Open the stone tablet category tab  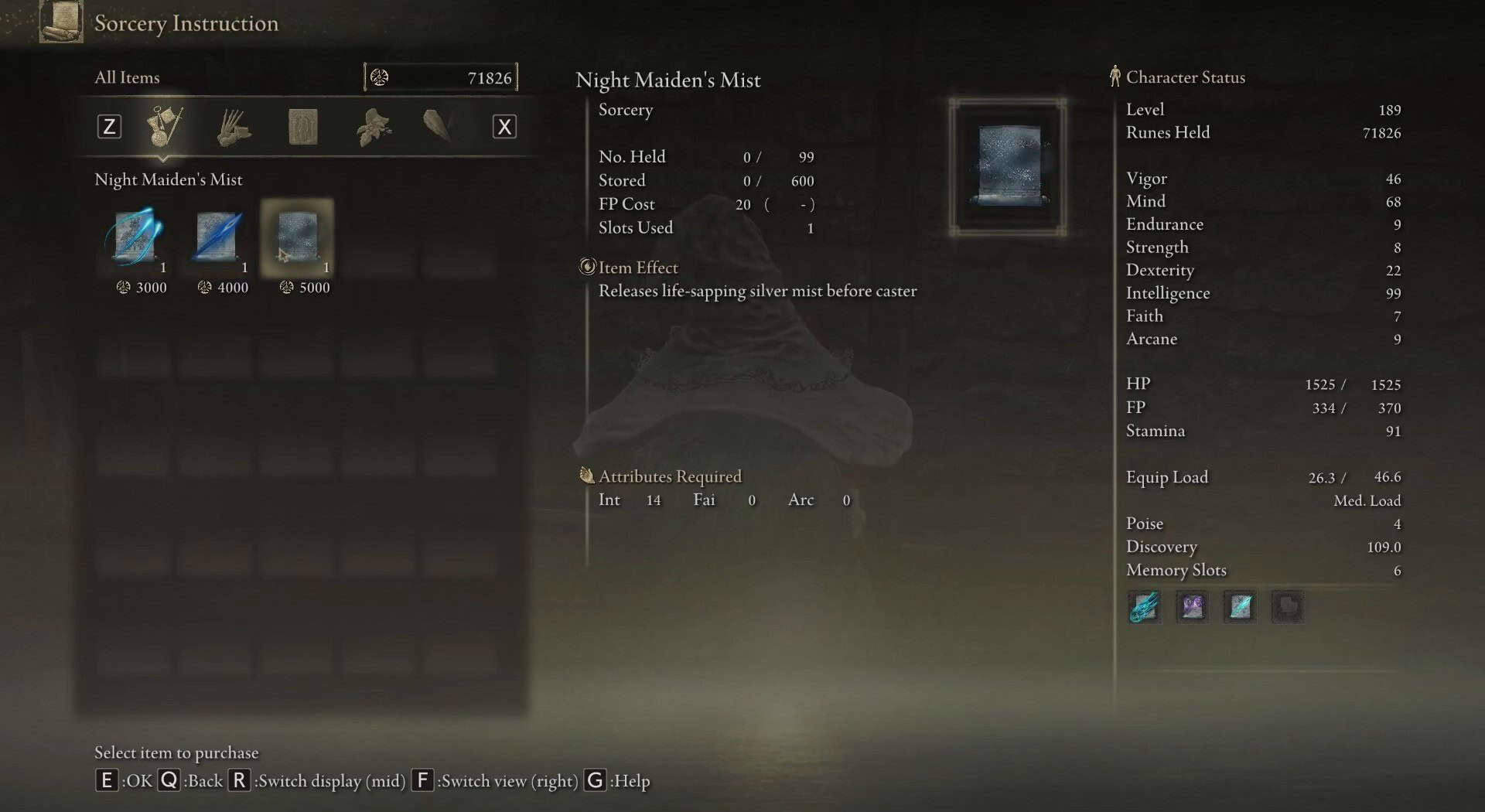click(302, 127)
